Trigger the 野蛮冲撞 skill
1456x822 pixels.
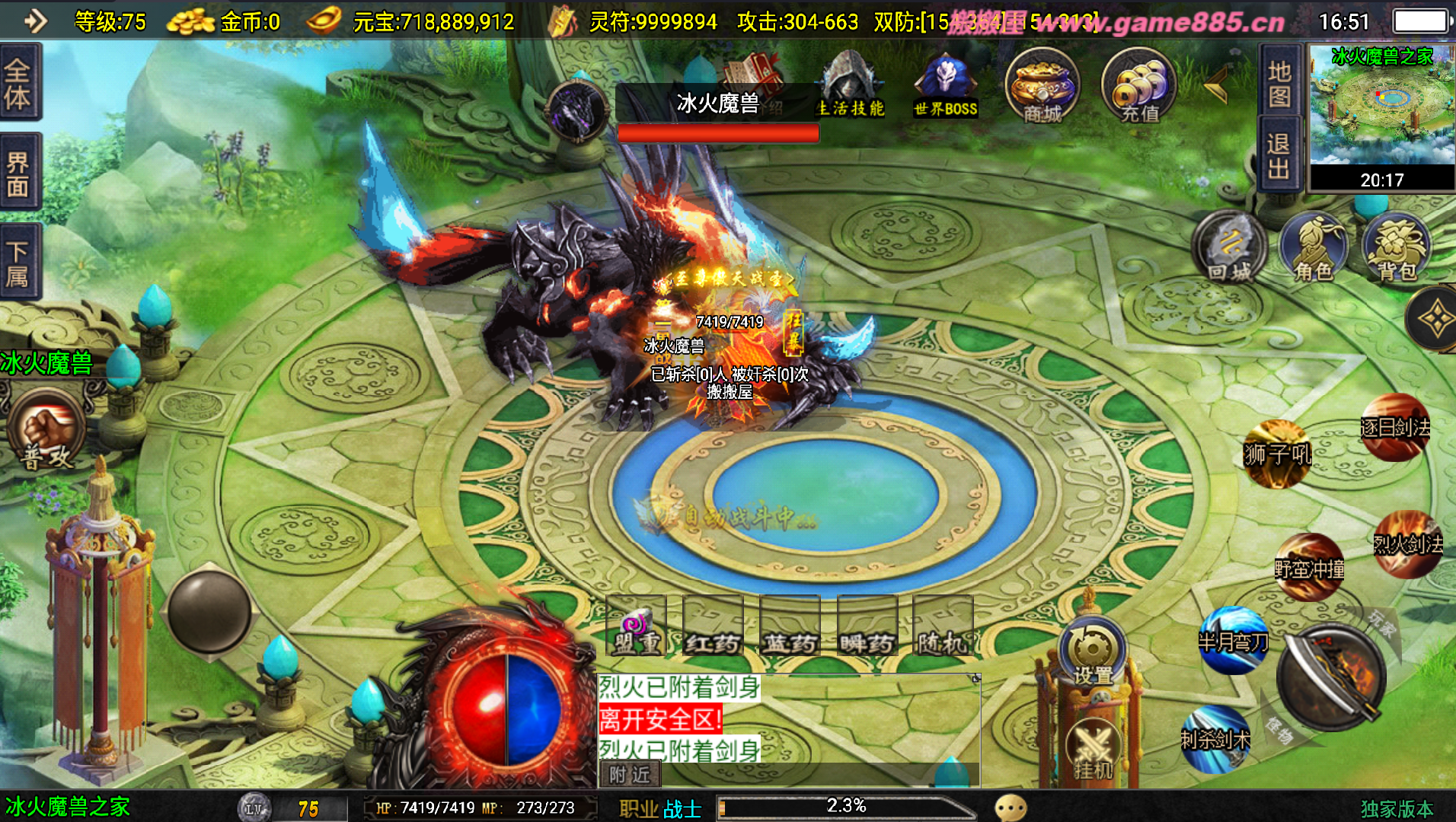click(1309, 567)
